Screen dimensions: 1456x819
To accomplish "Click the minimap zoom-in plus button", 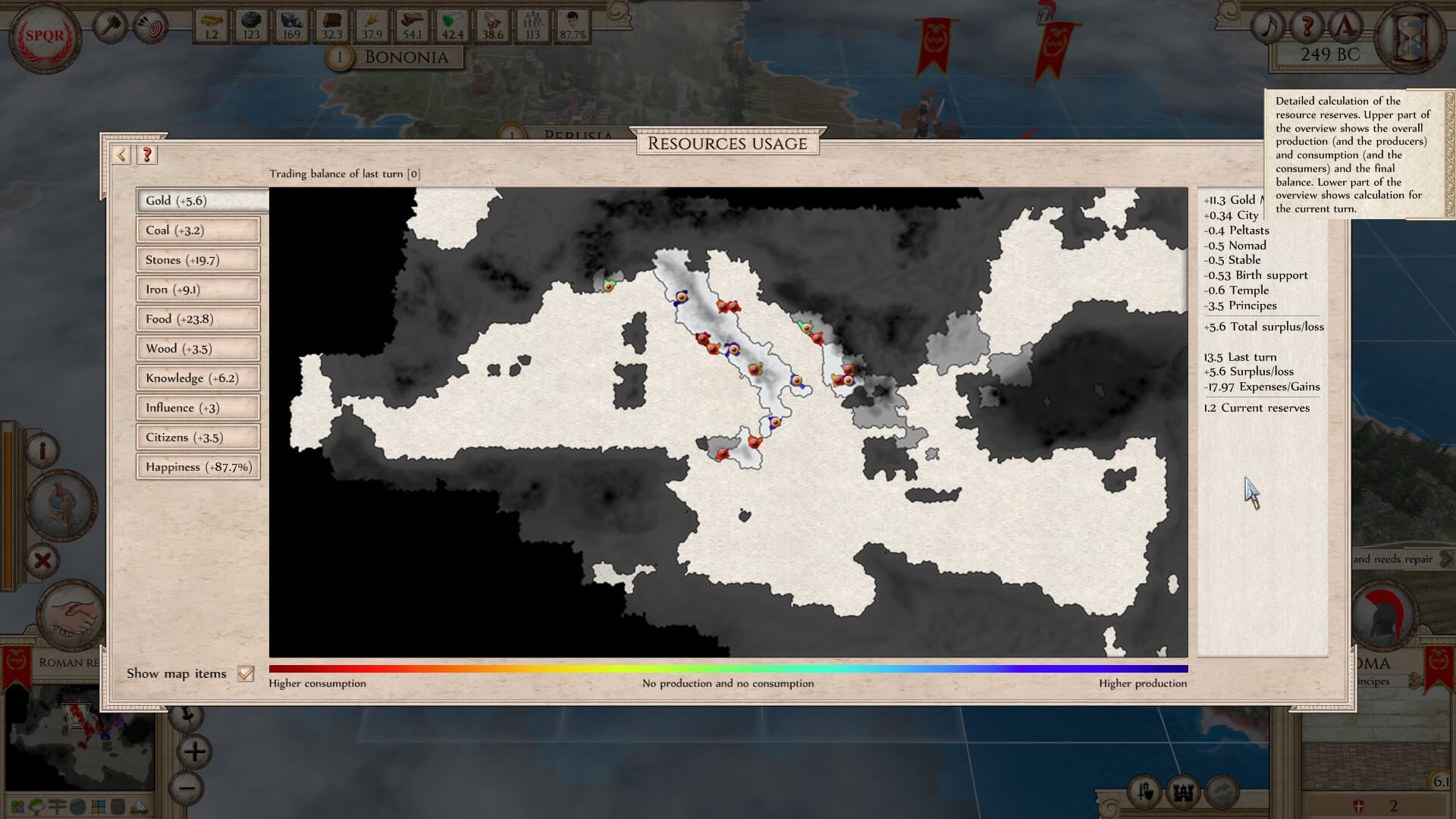I will tap(194, 752).
